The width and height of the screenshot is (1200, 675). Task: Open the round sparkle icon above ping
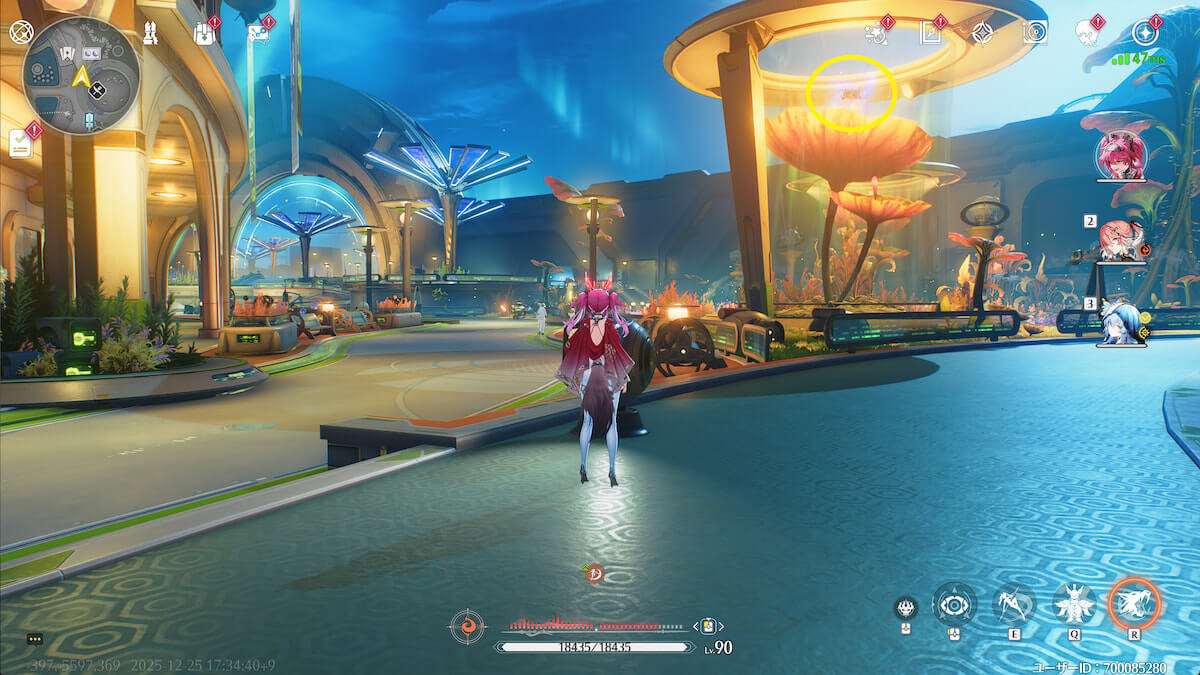coord(1145,33)
